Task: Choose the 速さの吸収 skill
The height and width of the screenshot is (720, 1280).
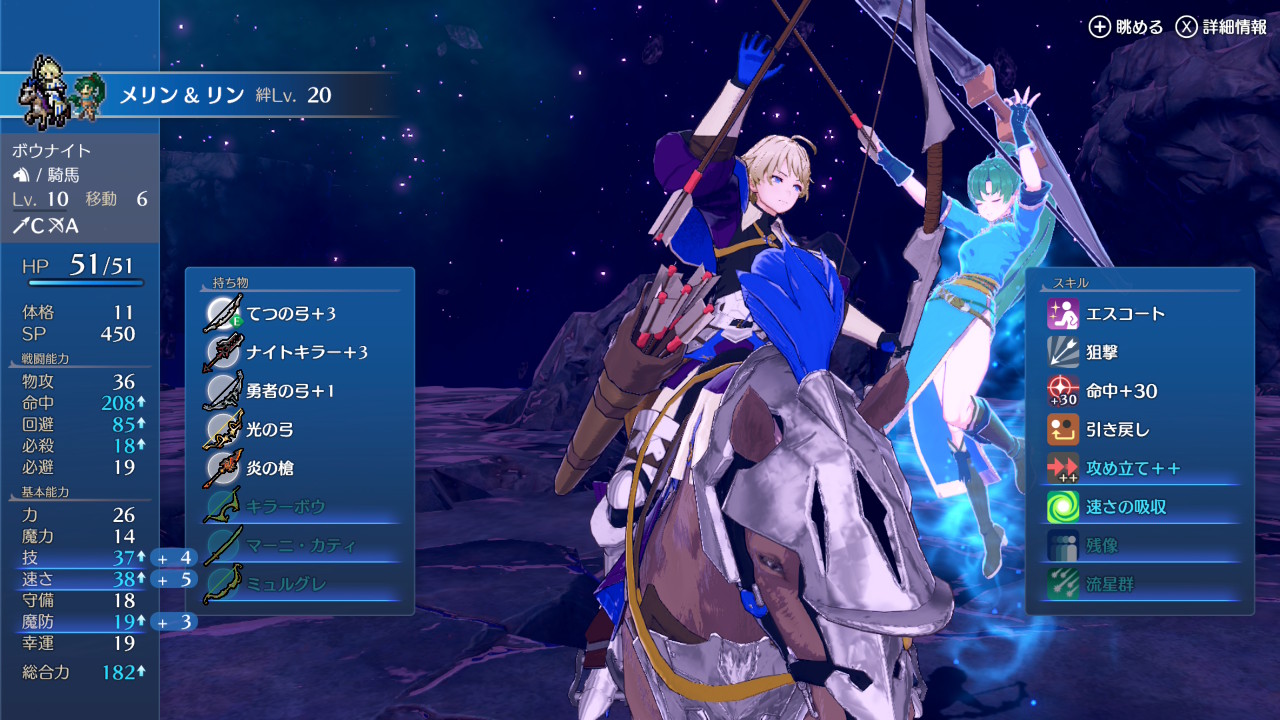Action: pyautogui.click(x=1140, y=507)
